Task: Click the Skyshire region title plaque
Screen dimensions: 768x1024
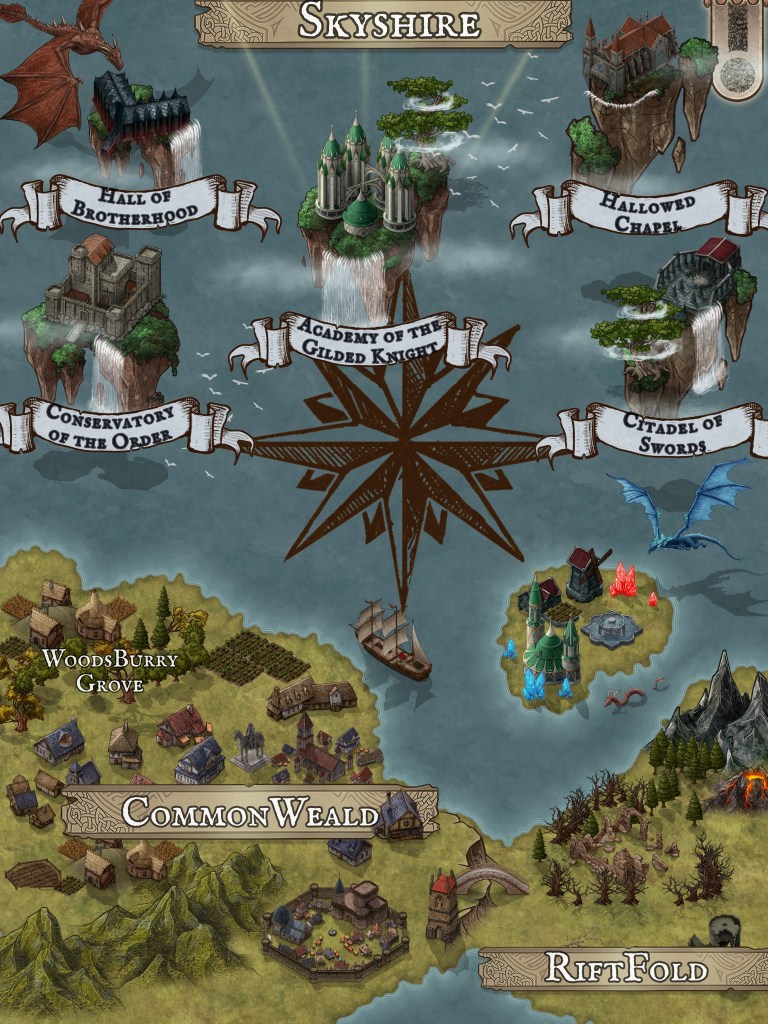Action: tap(389, 22)
